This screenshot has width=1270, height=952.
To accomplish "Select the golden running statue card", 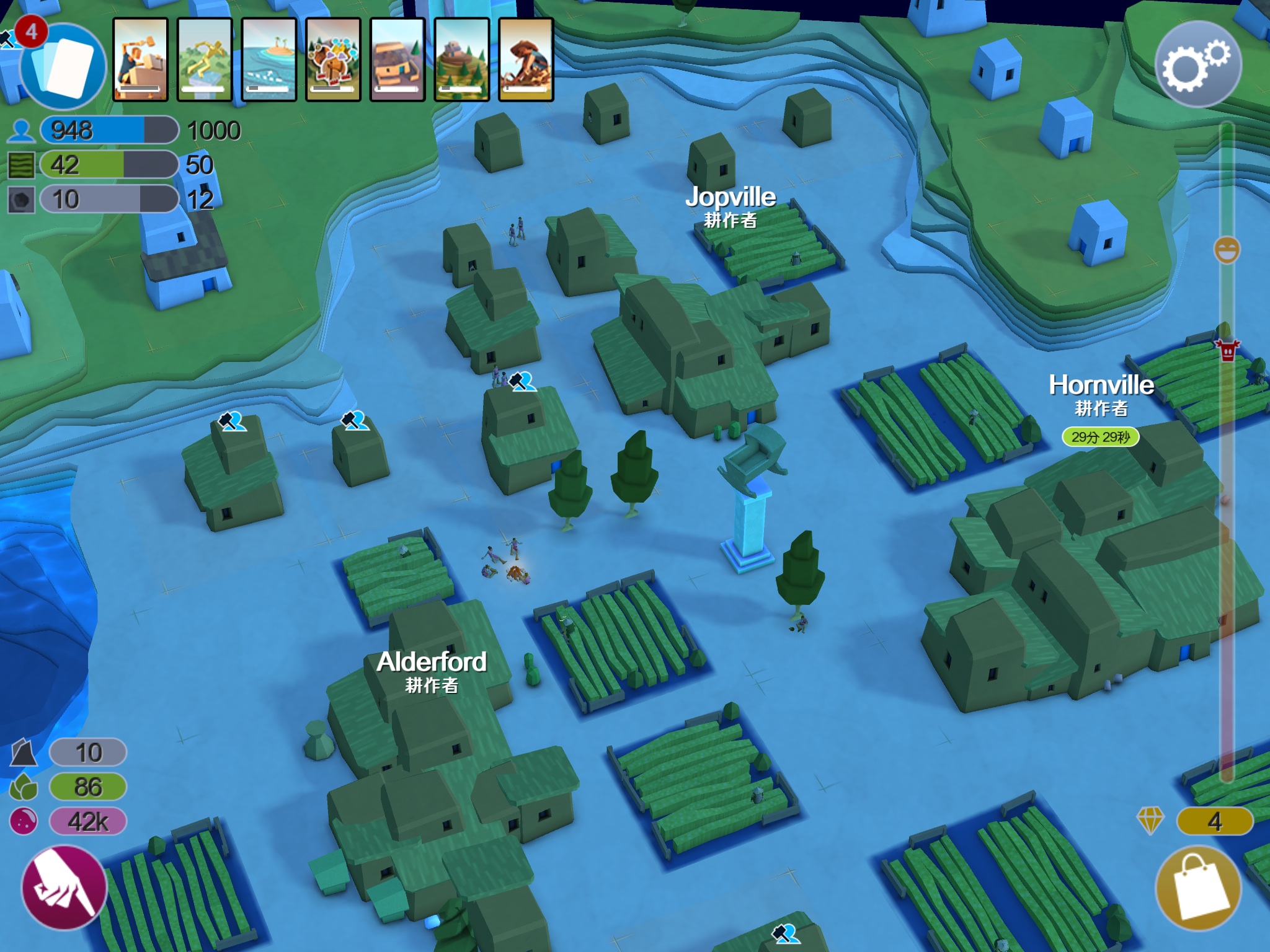I will pos(205,59).
